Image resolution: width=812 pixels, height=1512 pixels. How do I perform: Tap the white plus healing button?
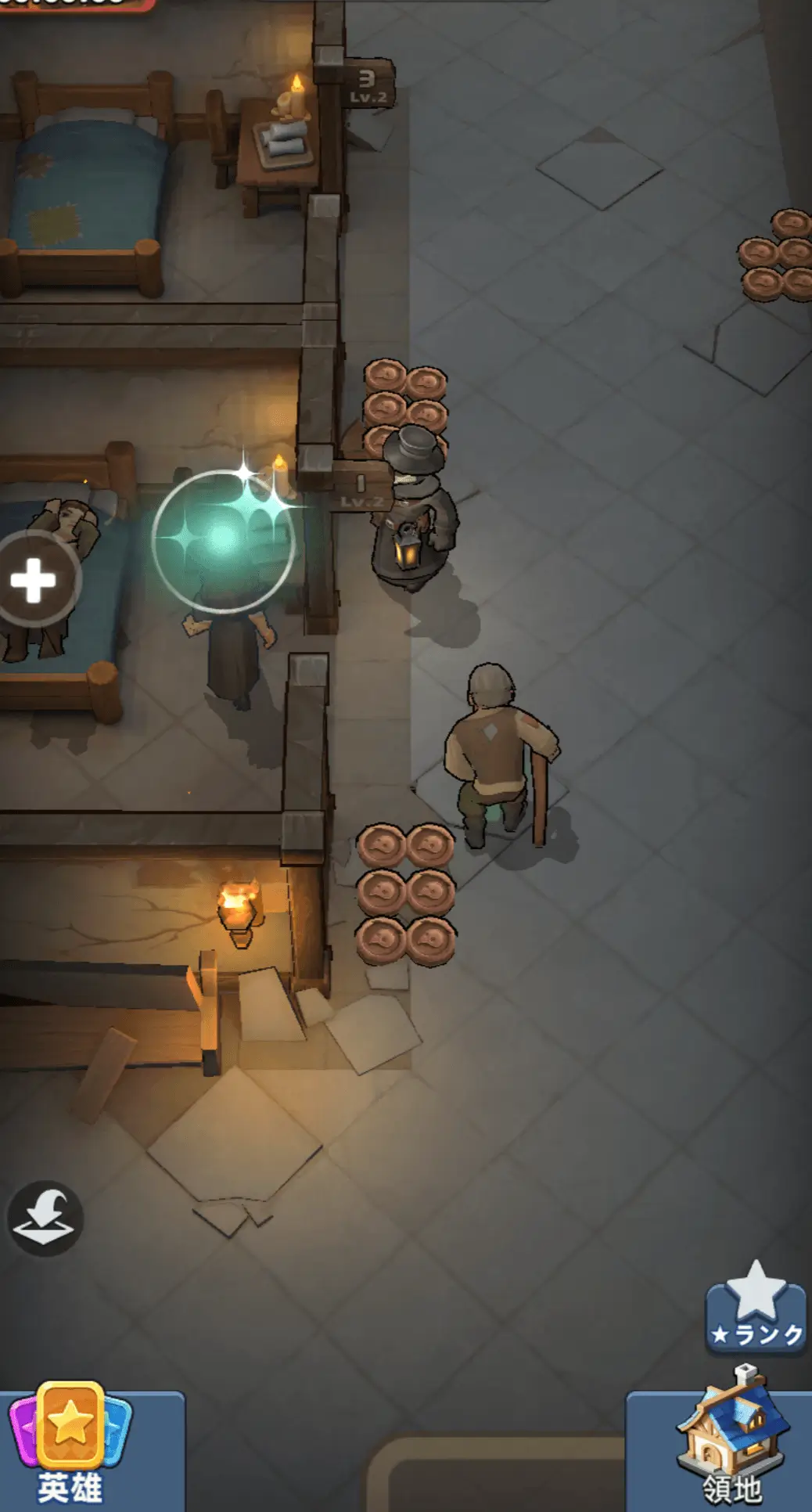coord(33,580)
